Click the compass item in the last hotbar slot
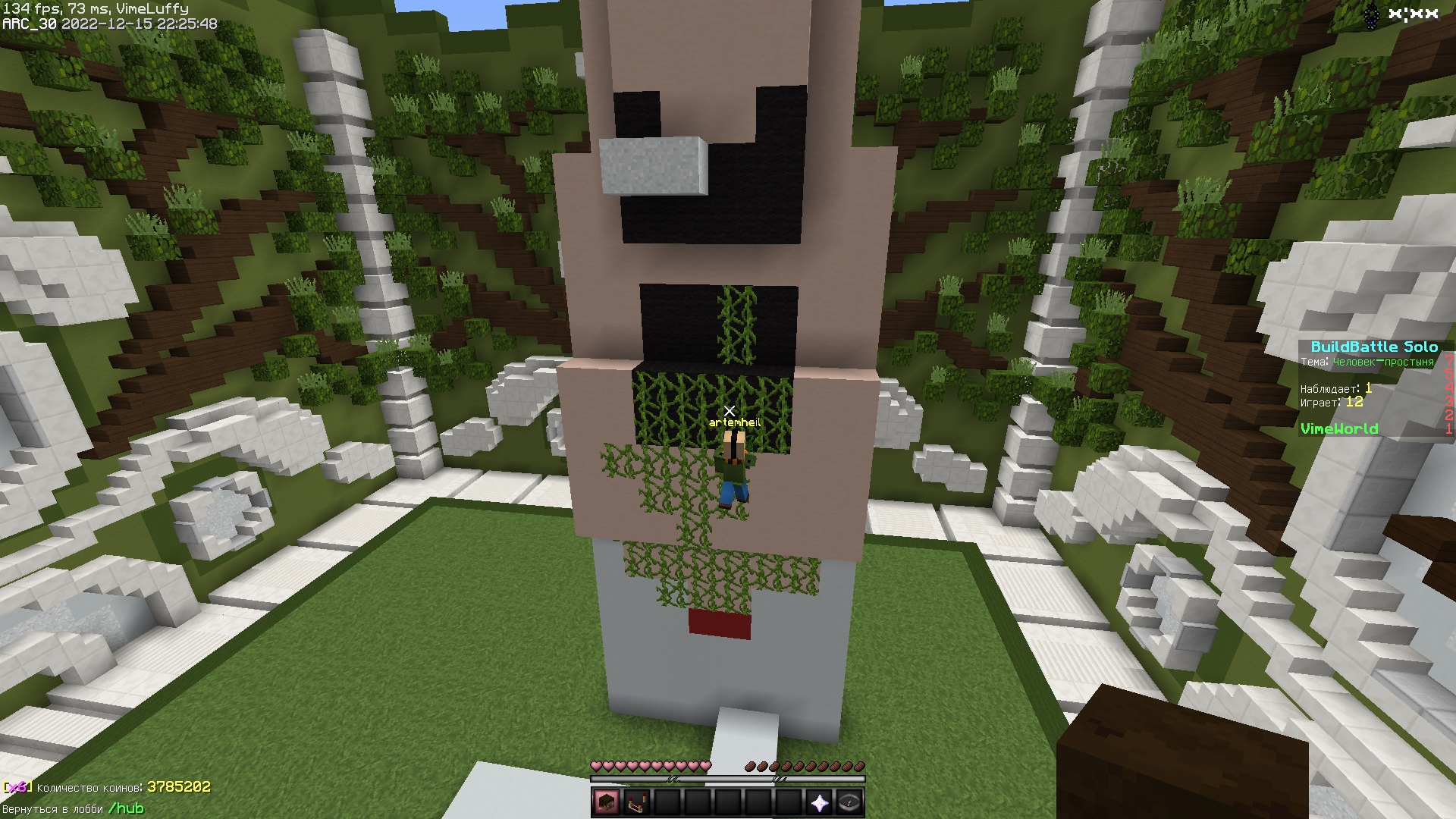The width and height of the screenshot is (1456, 819). (848, 804)
